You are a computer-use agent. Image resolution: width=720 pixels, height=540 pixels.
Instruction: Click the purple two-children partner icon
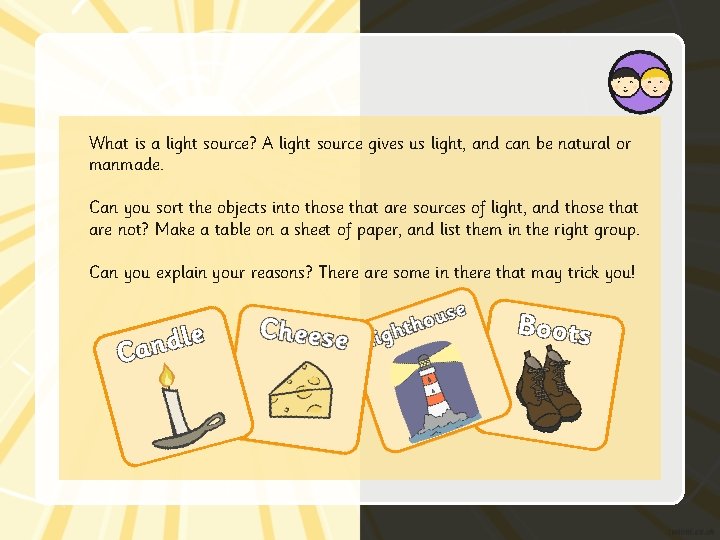640,83
